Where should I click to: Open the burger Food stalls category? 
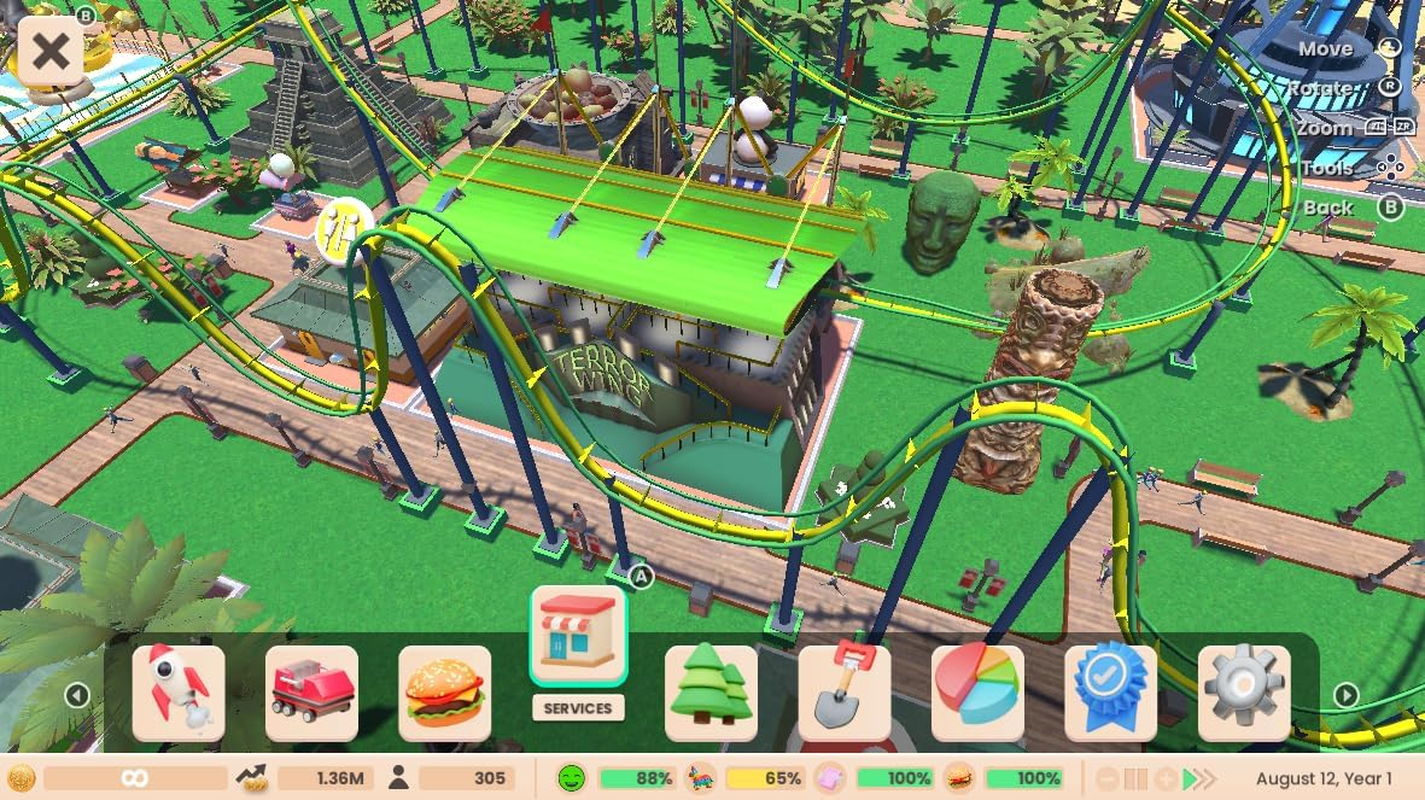point(446,687)
